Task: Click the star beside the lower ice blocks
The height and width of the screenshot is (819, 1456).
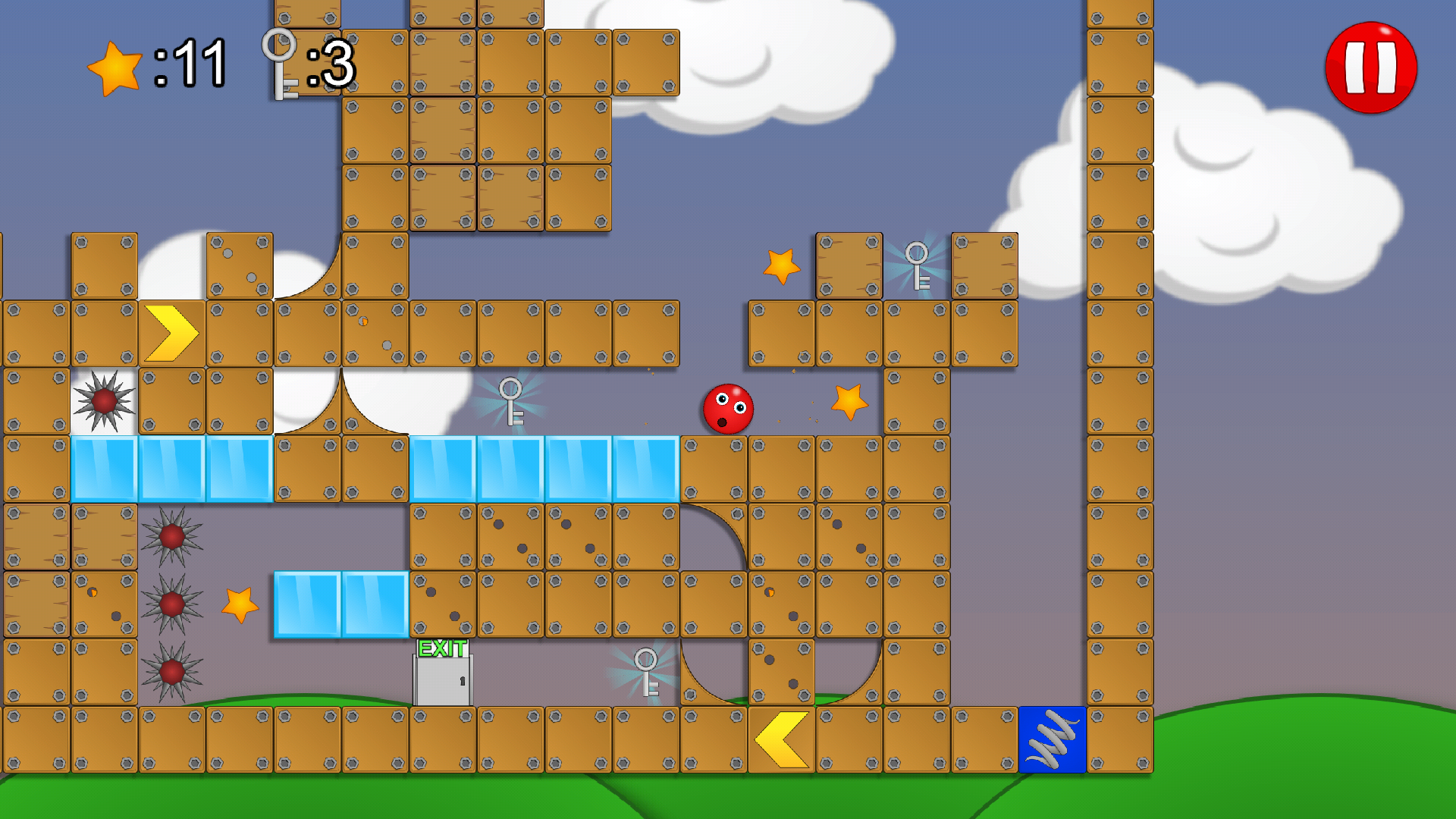Action: [x=239, y=605]
